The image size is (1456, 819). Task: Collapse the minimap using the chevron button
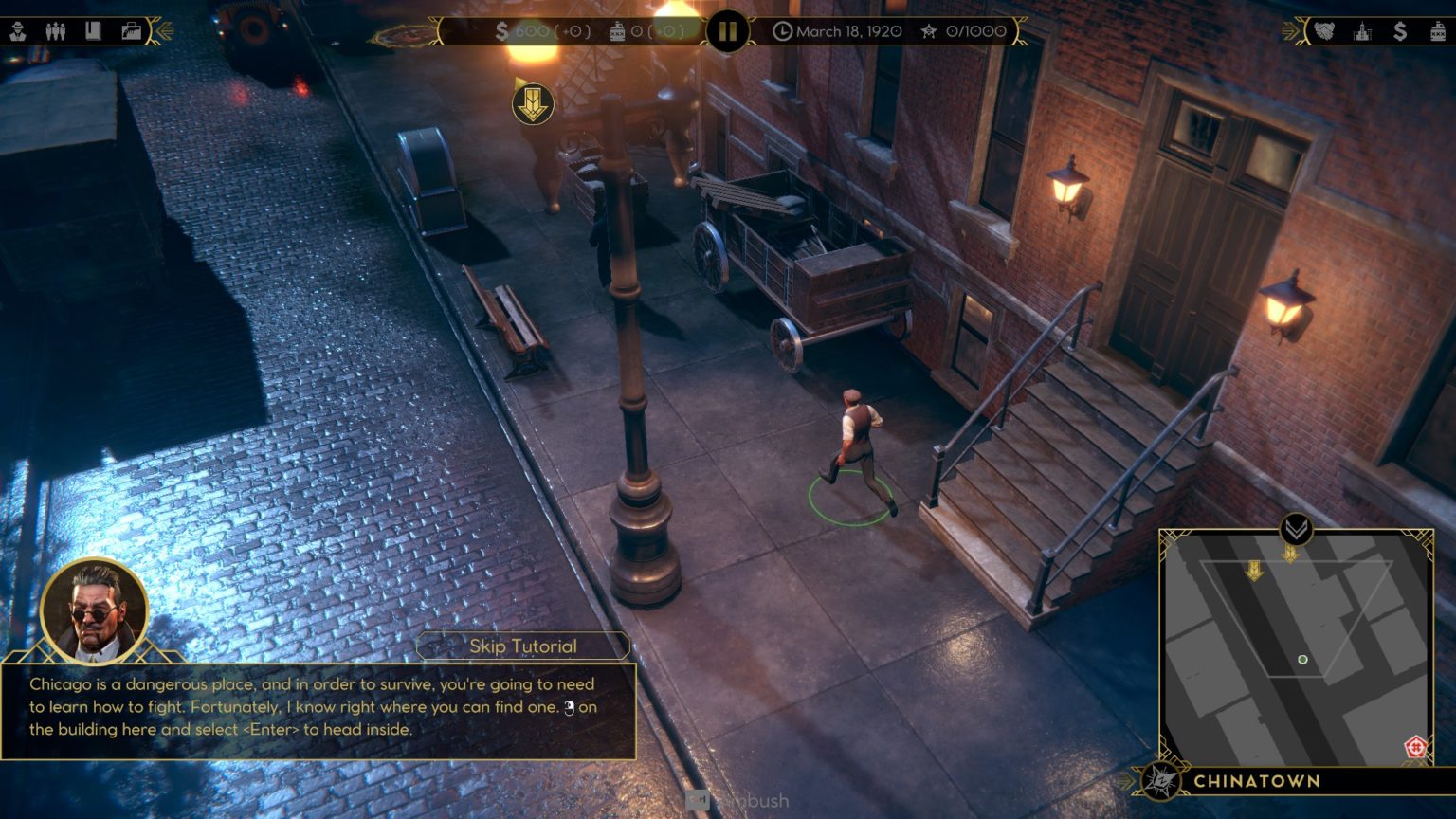pyautogui.click(x=1296, y=528)
